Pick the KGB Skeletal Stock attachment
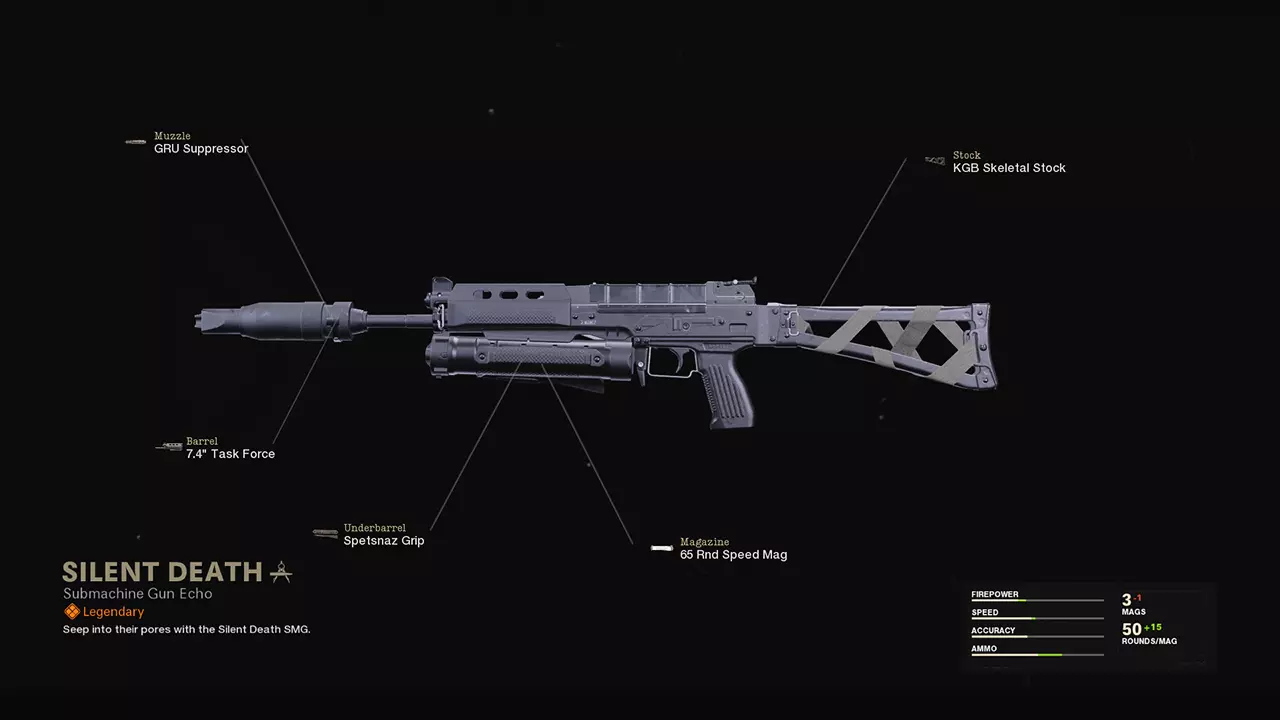This screenshot has width=1280, height=720. (x=1008, y=168)
